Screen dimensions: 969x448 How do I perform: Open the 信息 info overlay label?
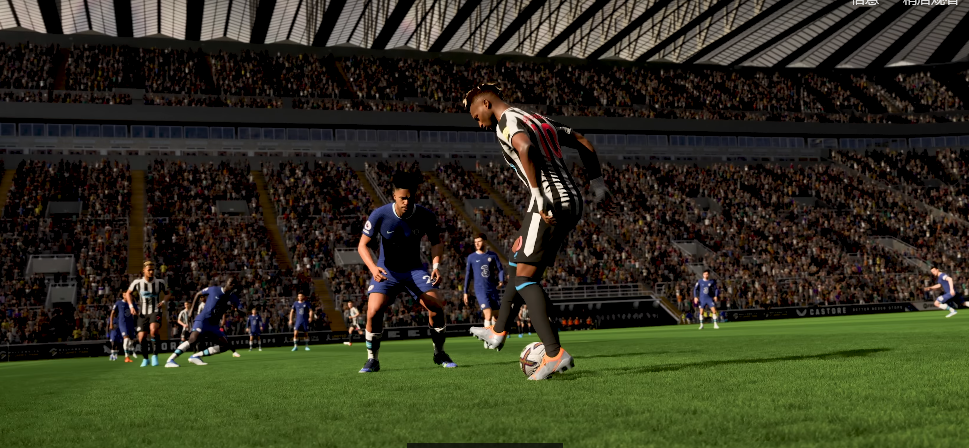tap(865, 3)
